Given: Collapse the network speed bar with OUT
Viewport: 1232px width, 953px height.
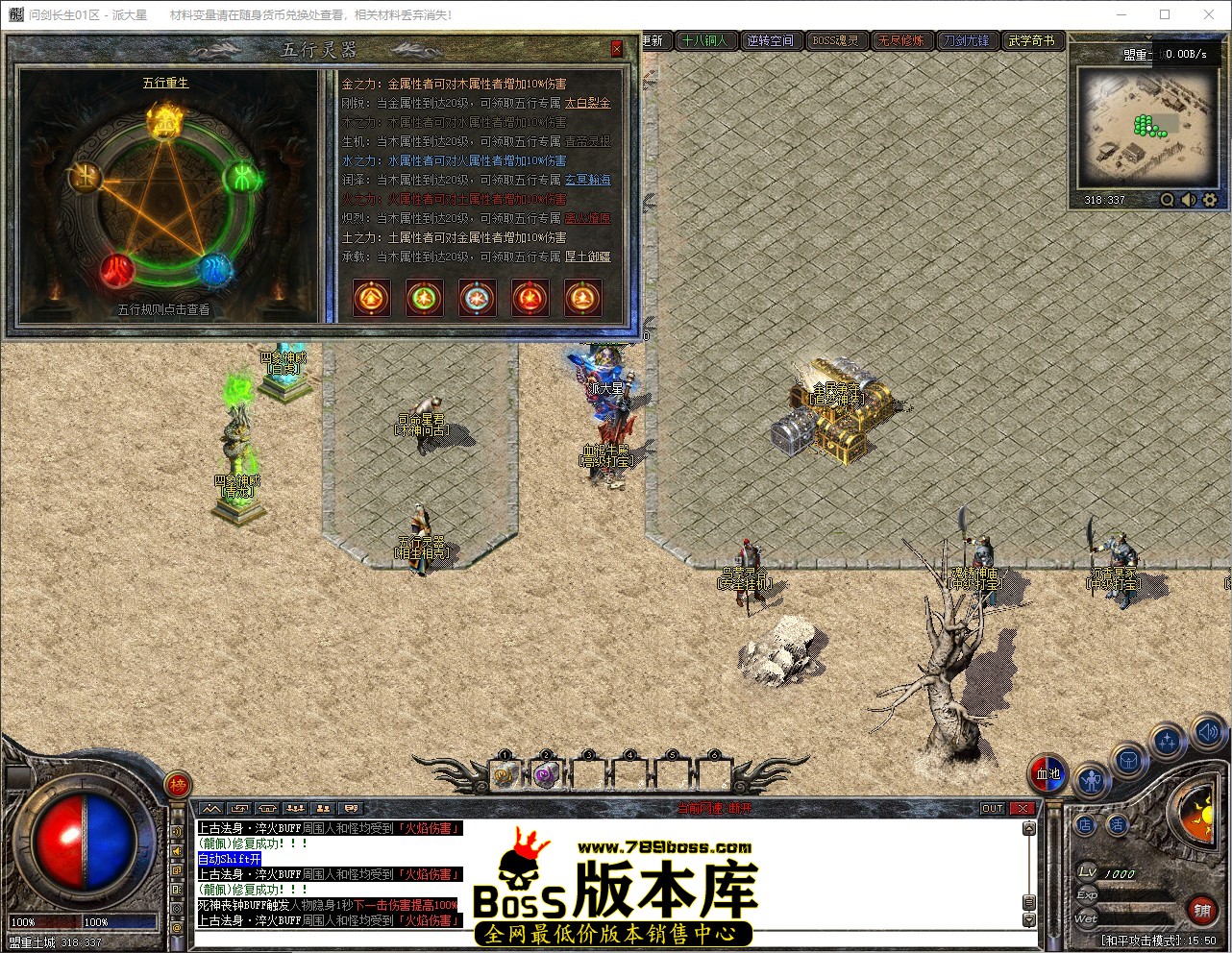Looking at the screenshot, I should (x=992, y=808).
